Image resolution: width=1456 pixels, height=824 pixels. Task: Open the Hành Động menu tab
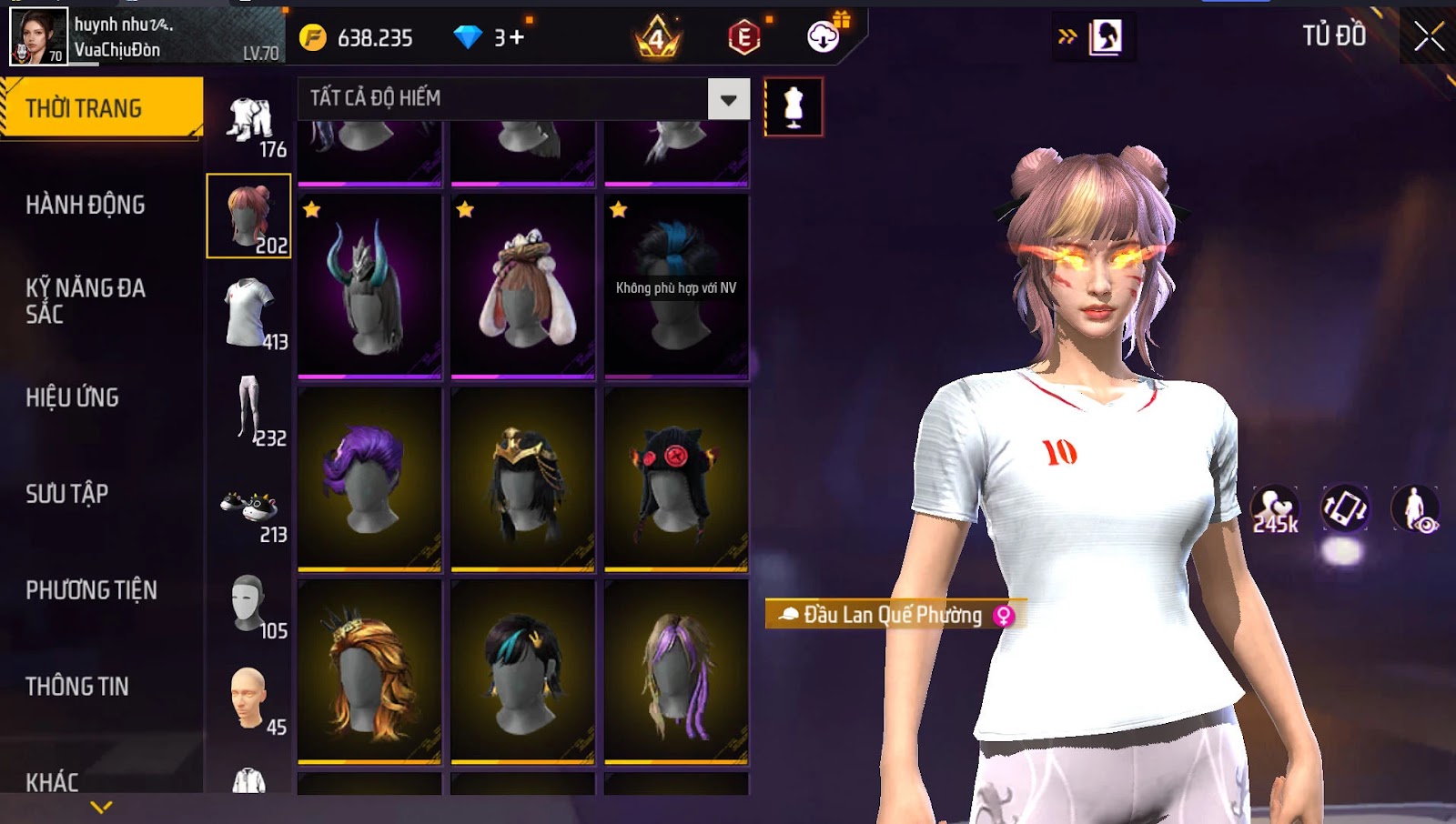pyautogui.click(x=86, y=206)
